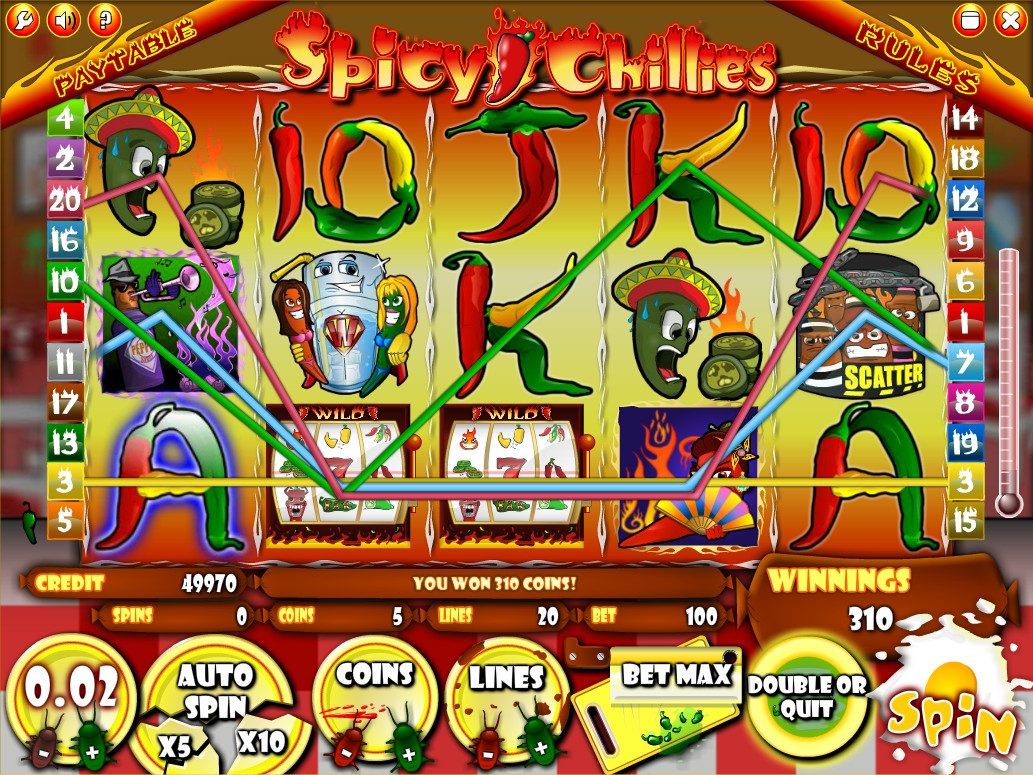Open settings with the wrench icon
The height and width of the screenshot is (775, 1033).
[x=23, y=19]
